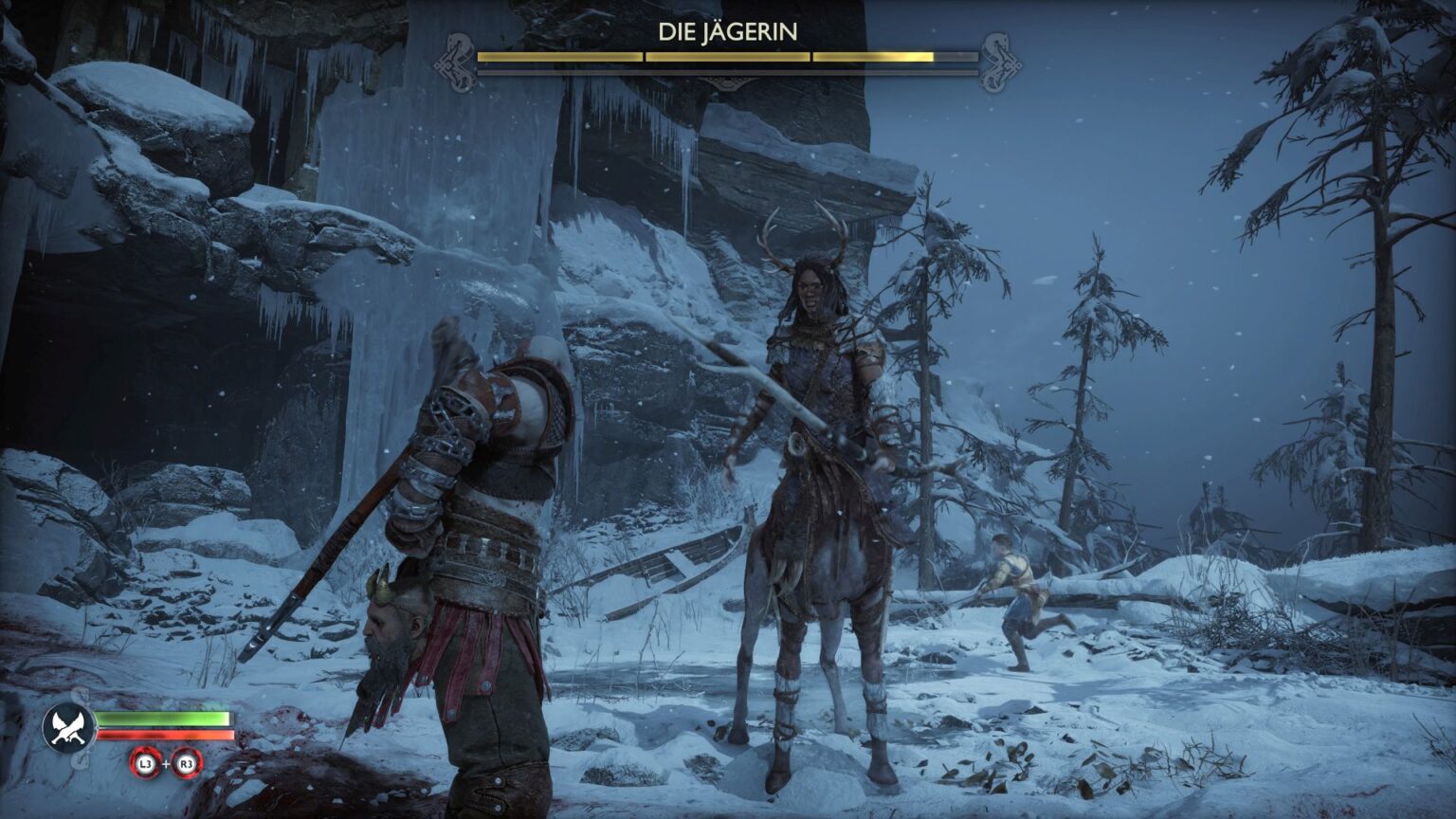Click the first boss health bar segment
Viewport: 1456px width, 819px height.
pyautogui.click(x=559, y=57)
